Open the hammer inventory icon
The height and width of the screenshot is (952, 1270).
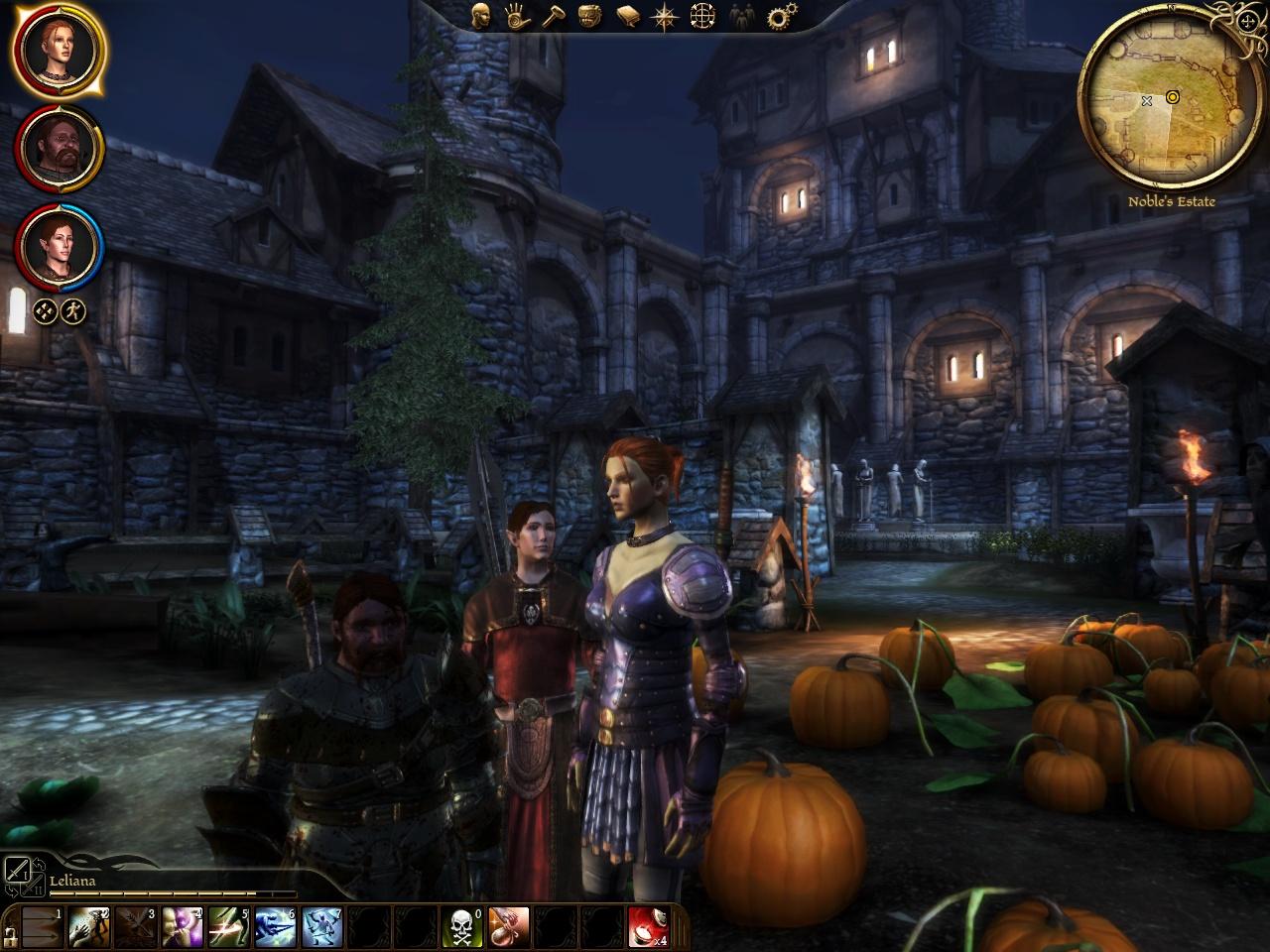point(553,16)
